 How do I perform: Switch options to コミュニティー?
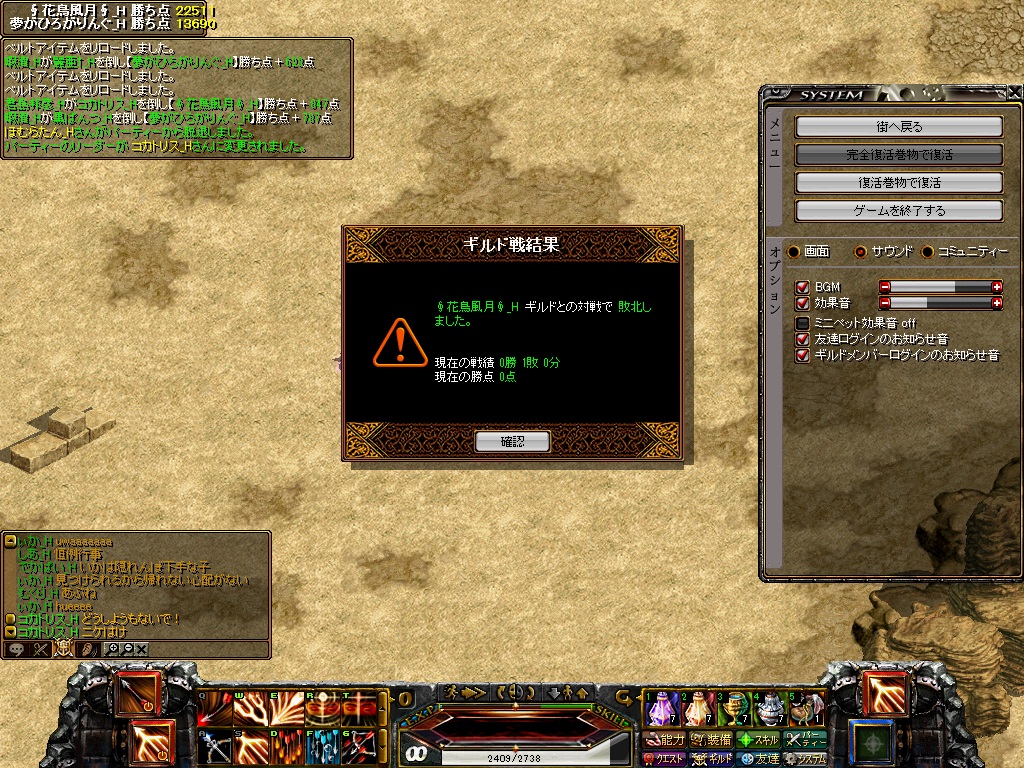coord(927,251)
